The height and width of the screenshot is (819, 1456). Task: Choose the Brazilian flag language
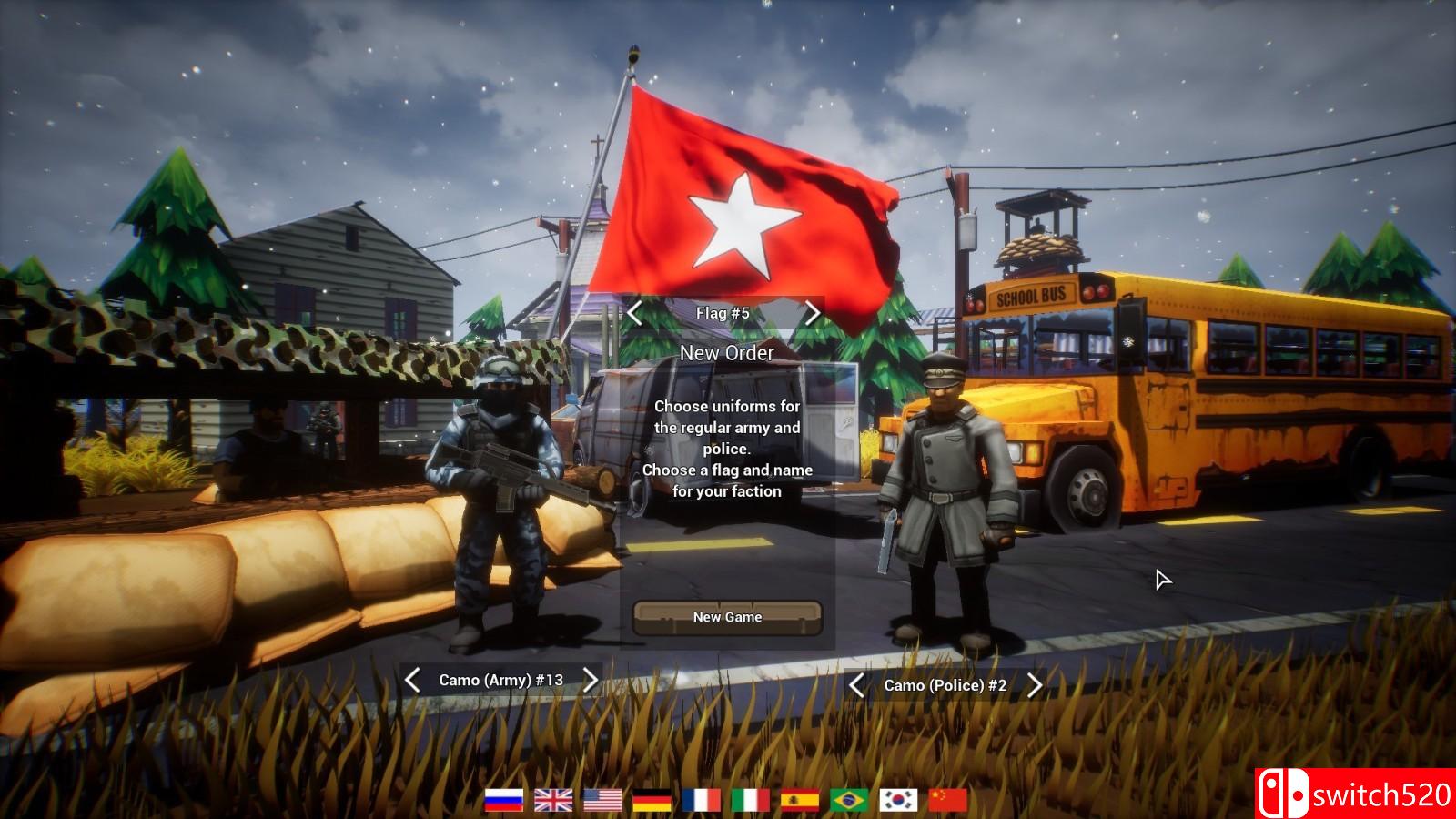(x=849, y=800)
